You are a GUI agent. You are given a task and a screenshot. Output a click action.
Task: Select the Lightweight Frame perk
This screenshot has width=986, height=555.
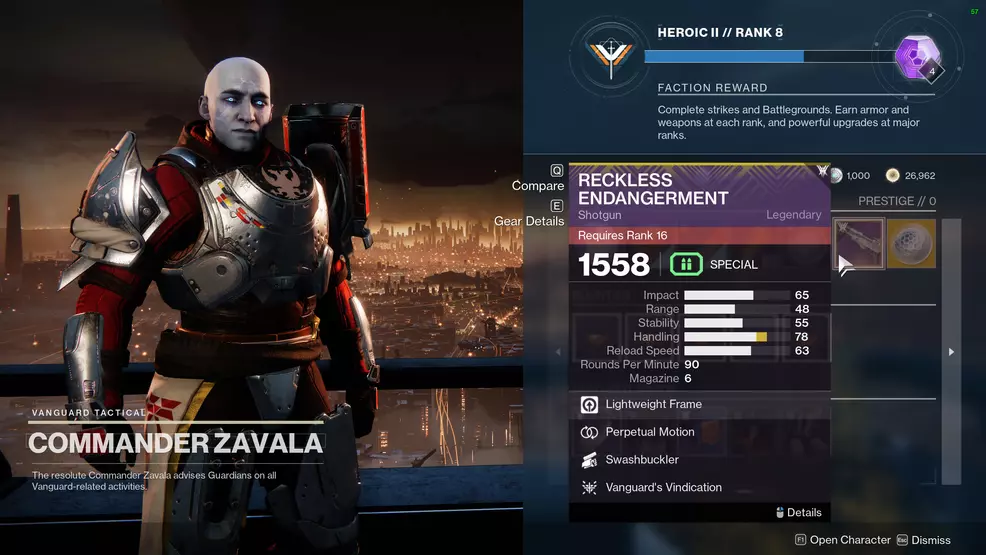(653, 405)
